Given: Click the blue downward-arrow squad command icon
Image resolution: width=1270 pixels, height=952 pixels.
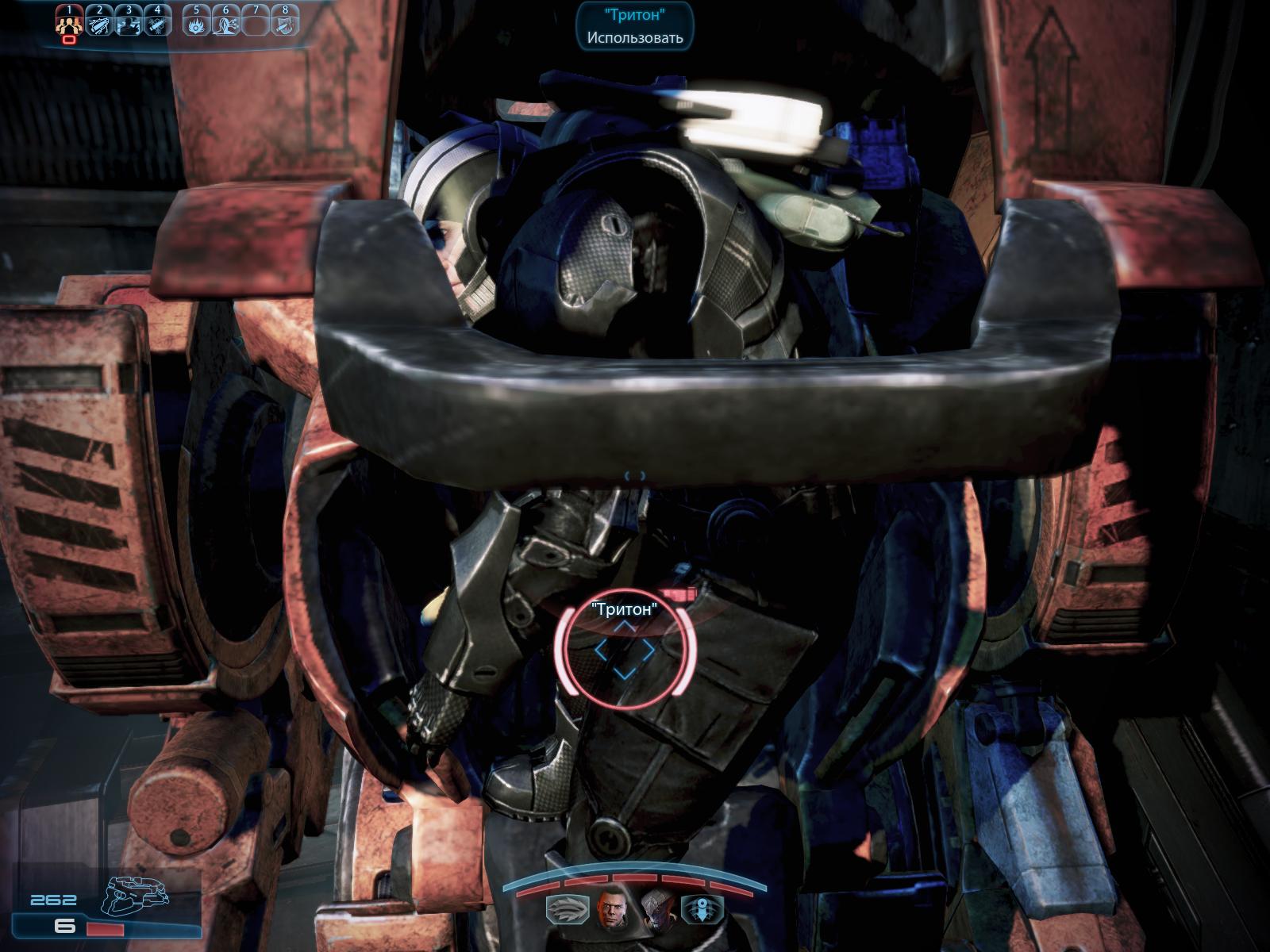Looking at the screenshot, I should click(x=702, y=909).
